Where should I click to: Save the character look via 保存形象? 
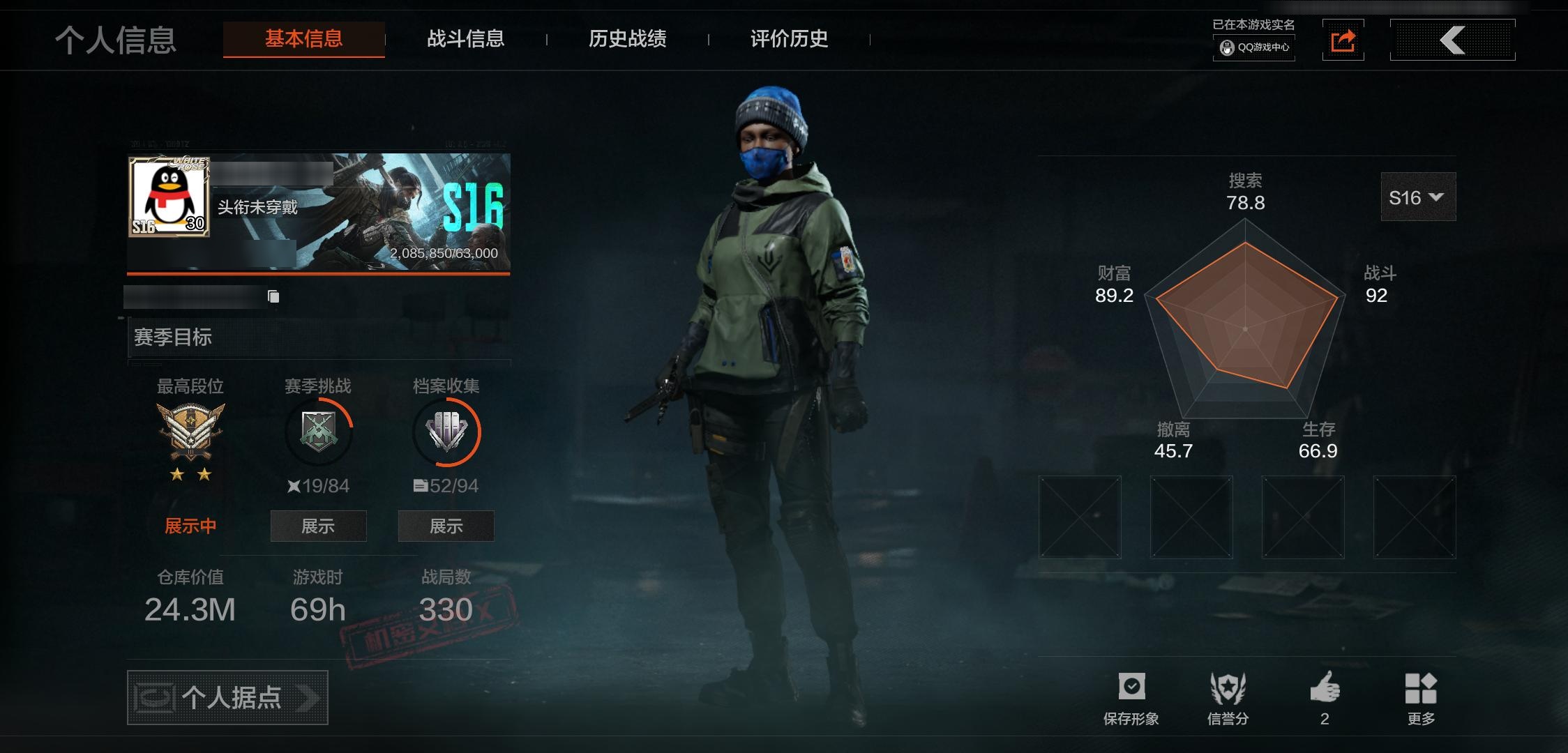tap(1131, 697)
